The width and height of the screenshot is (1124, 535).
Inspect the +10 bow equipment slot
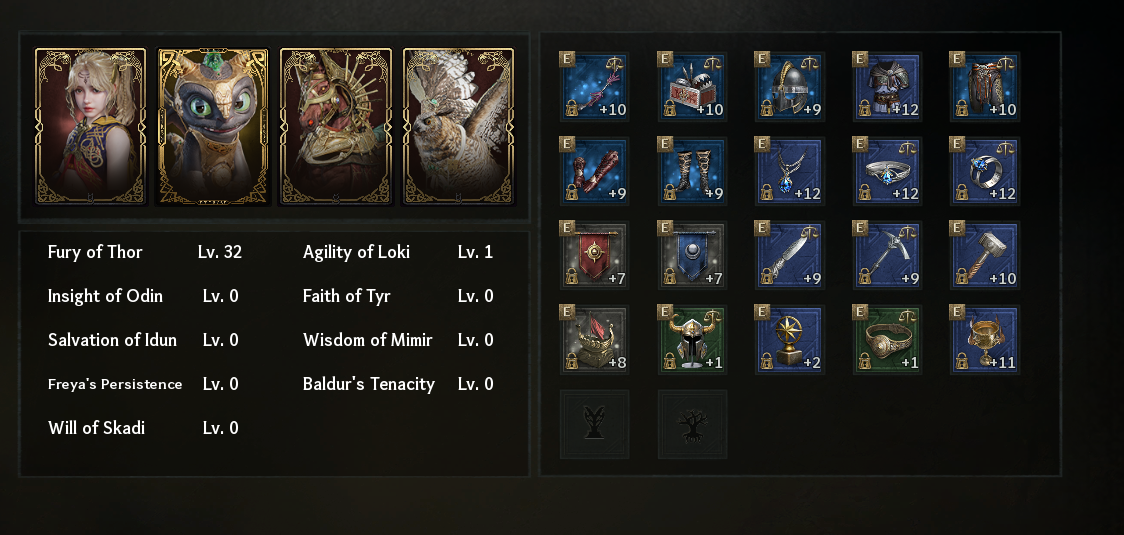tap(594, 87)
